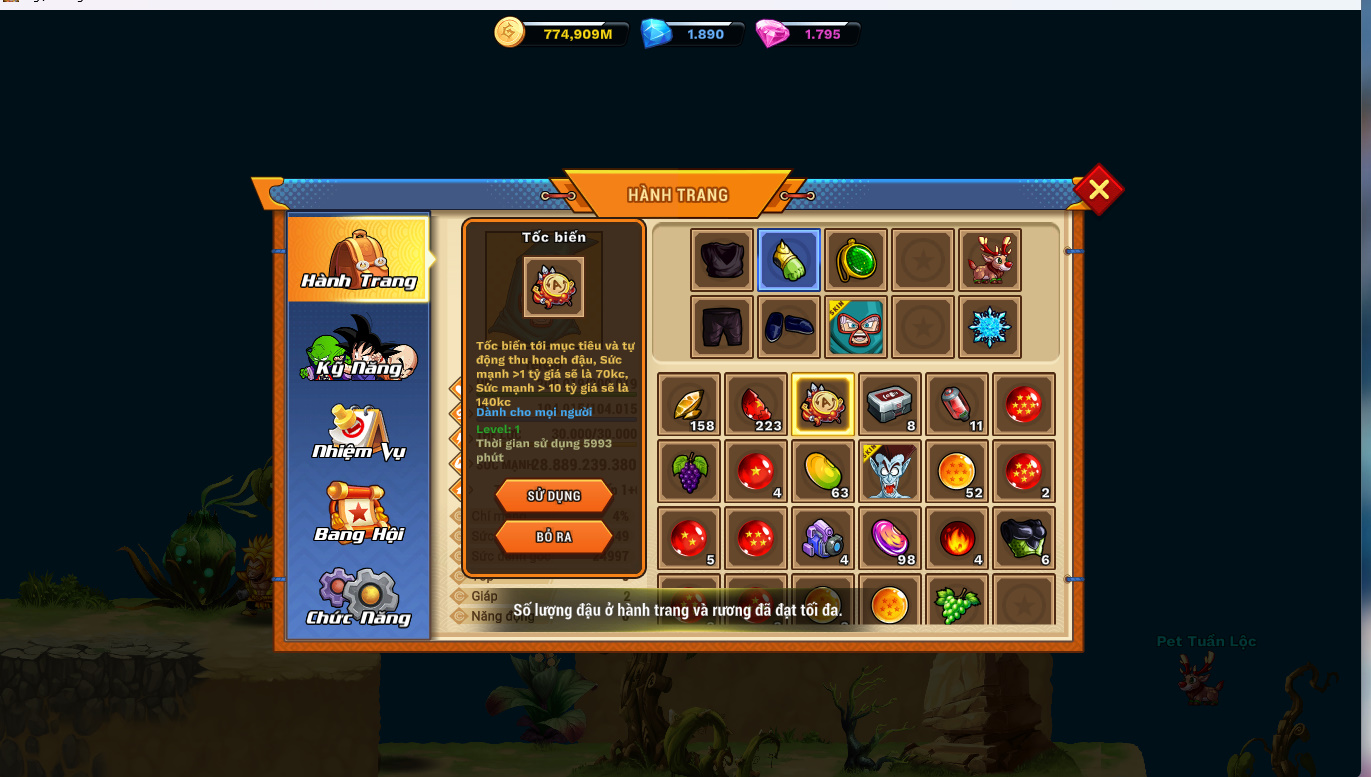This screenshot has height=777, width=1371.
Task: Select the Hành Trang backpack tab
Action: [358, 258]
